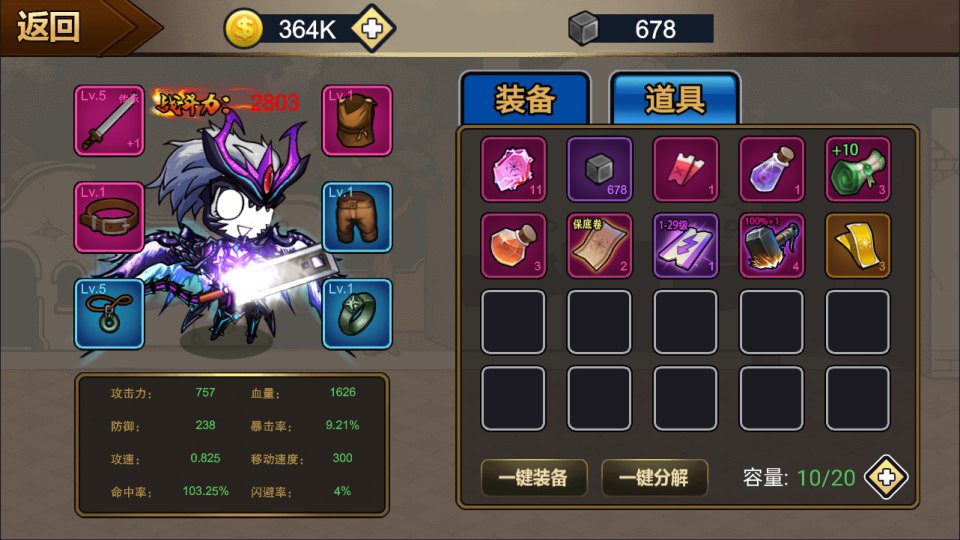Switch to the 装备 equipment tab
Image resolution: width=960 pixels, height=540 pixels.
click(x=525, y=99)
